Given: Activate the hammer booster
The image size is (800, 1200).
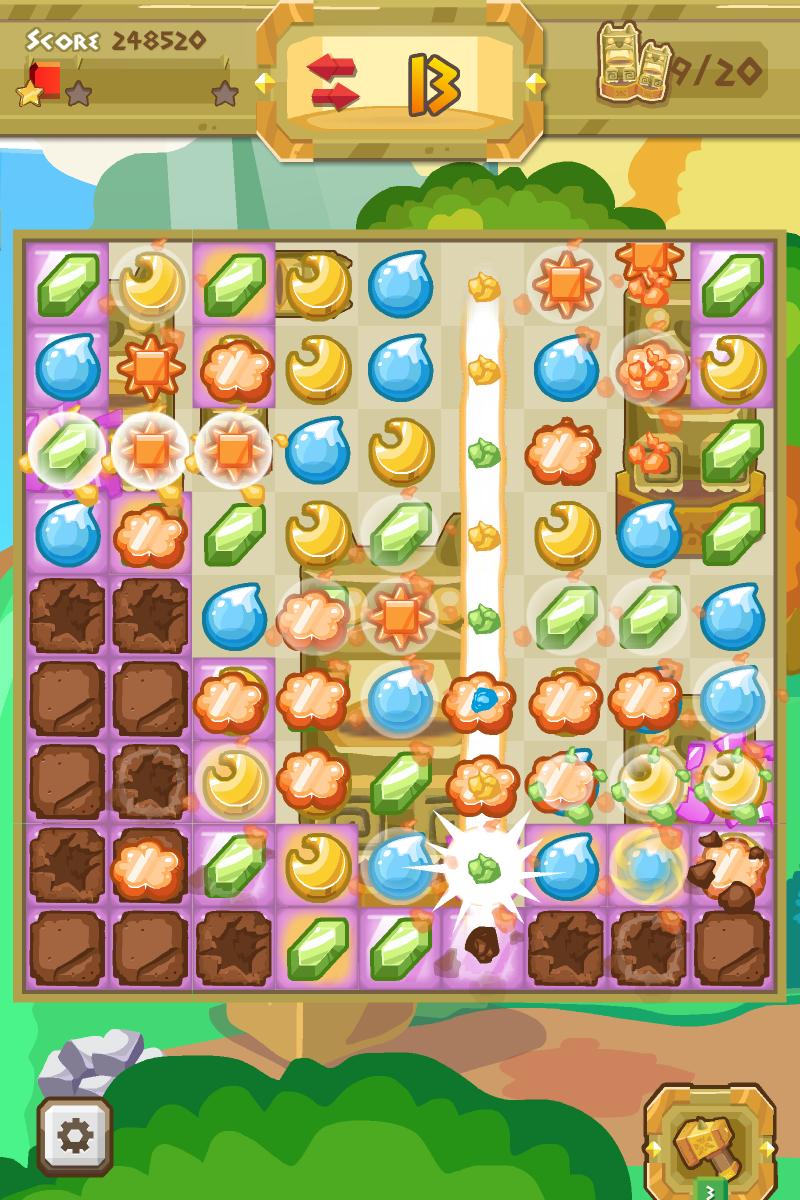Looking at the screenshot, I should pos(710,1140).
